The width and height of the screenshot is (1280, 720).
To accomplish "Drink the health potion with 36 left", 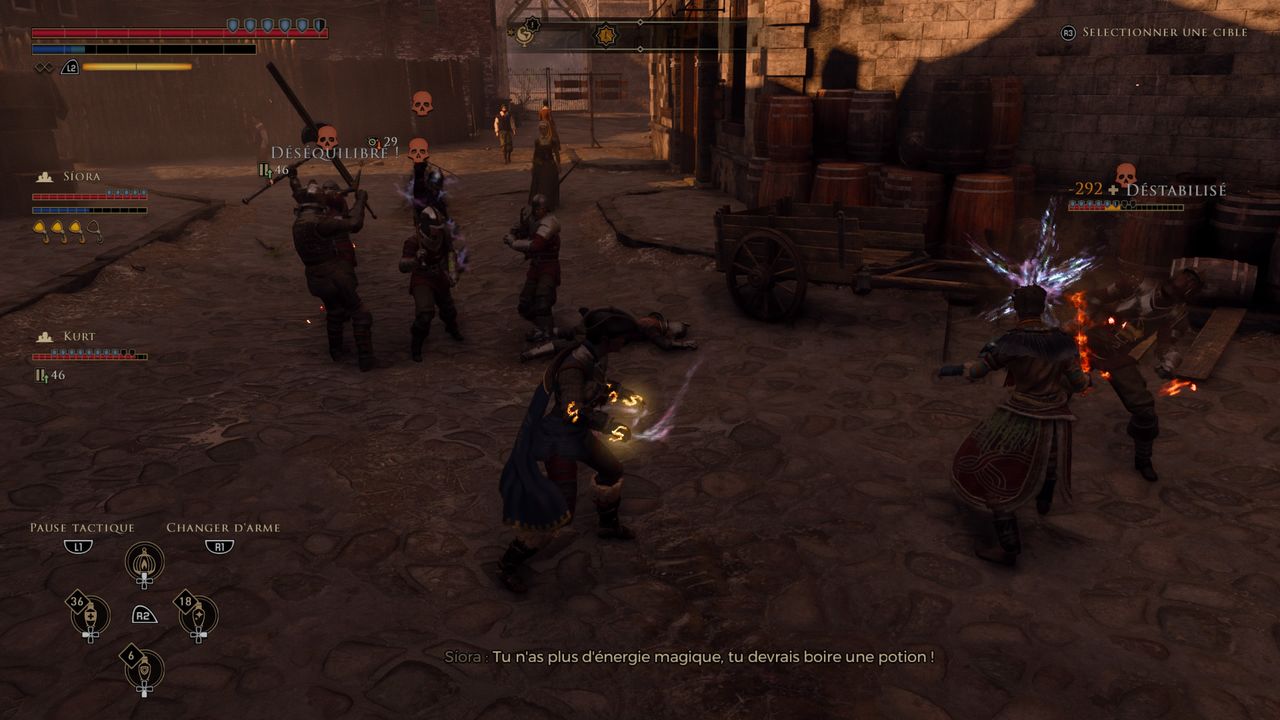I will pyautogui.click(x=91, y=617).
